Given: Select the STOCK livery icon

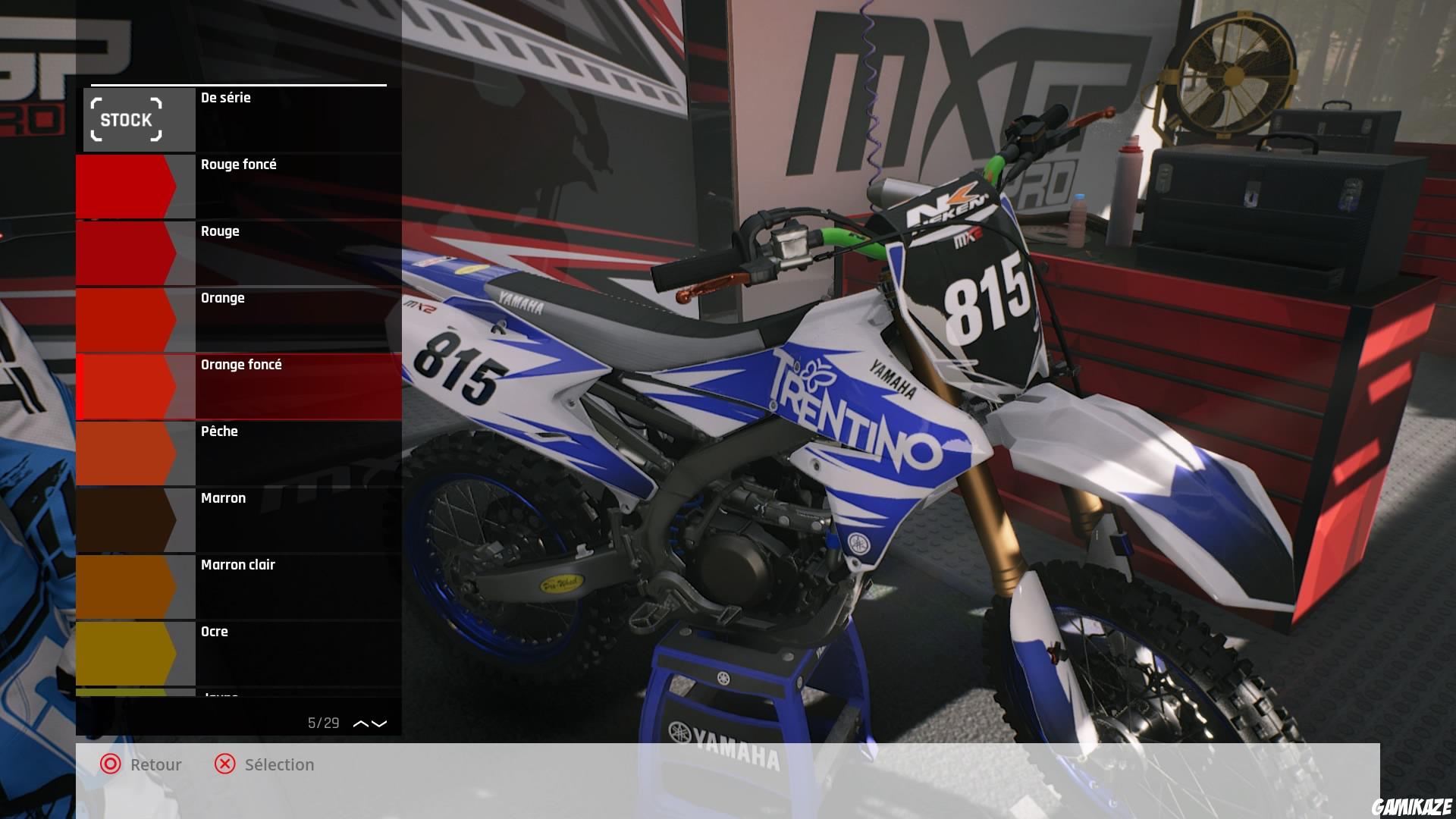Looking at the screenshot, I should (x=127, y=119).
